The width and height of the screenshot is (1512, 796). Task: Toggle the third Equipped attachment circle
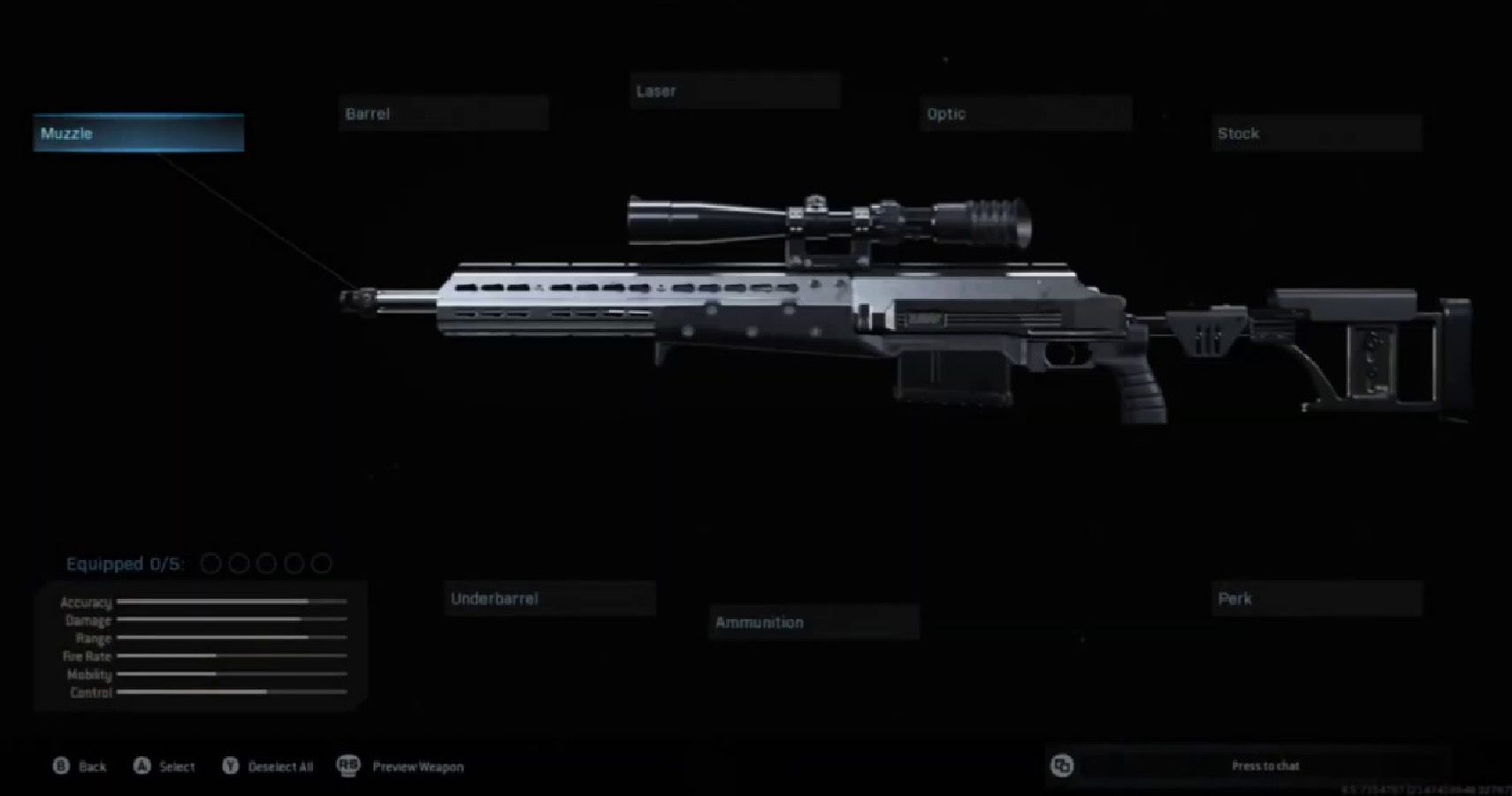click(x=268, y=563)
